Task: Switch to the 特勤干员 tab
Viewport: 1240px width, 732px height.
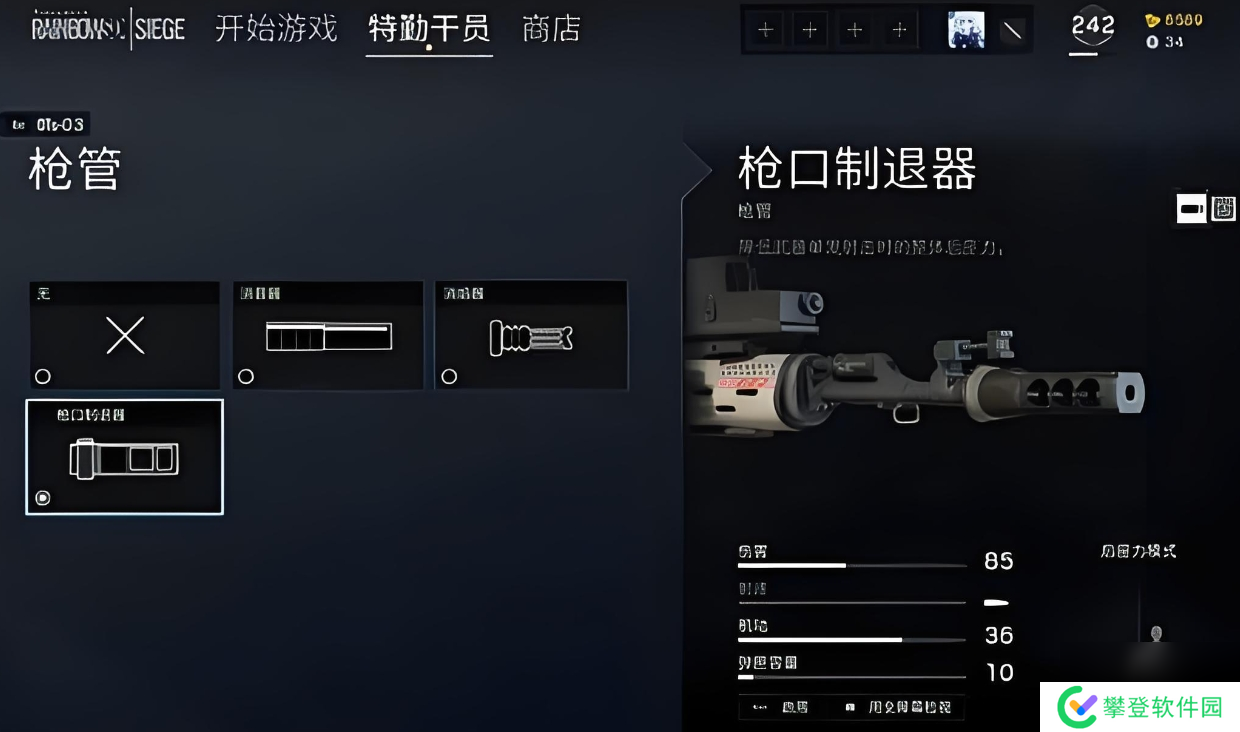Action: [429, 29]
